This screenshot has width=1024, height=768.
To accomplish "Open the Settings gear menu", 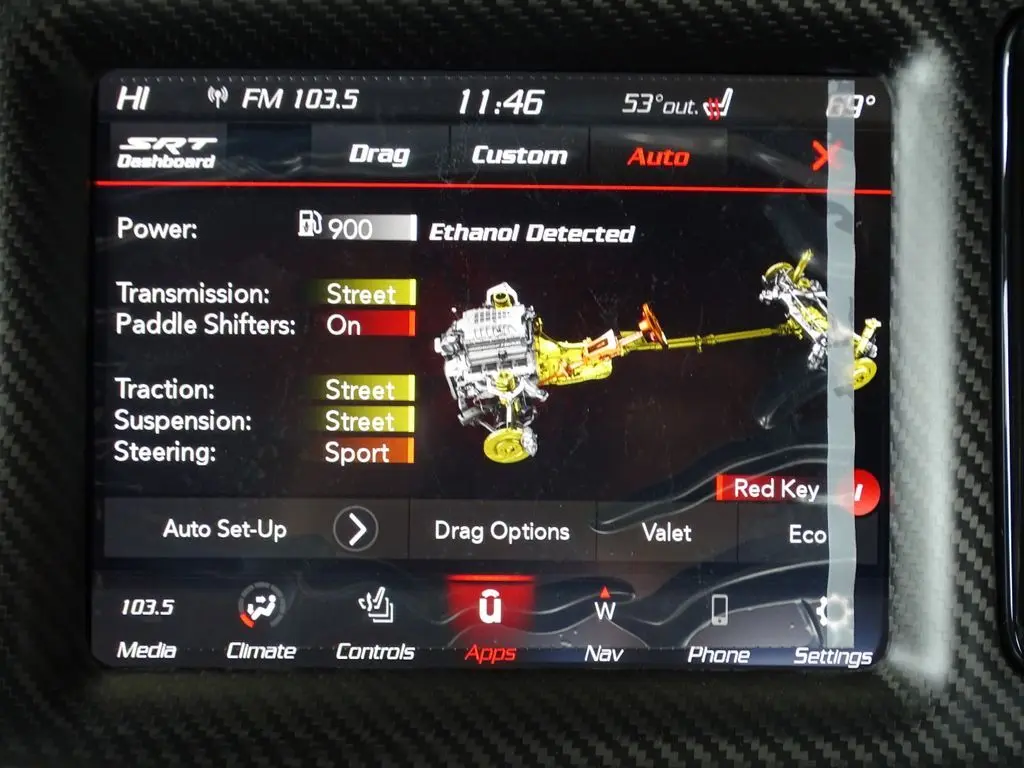I will tap(832, 628).
